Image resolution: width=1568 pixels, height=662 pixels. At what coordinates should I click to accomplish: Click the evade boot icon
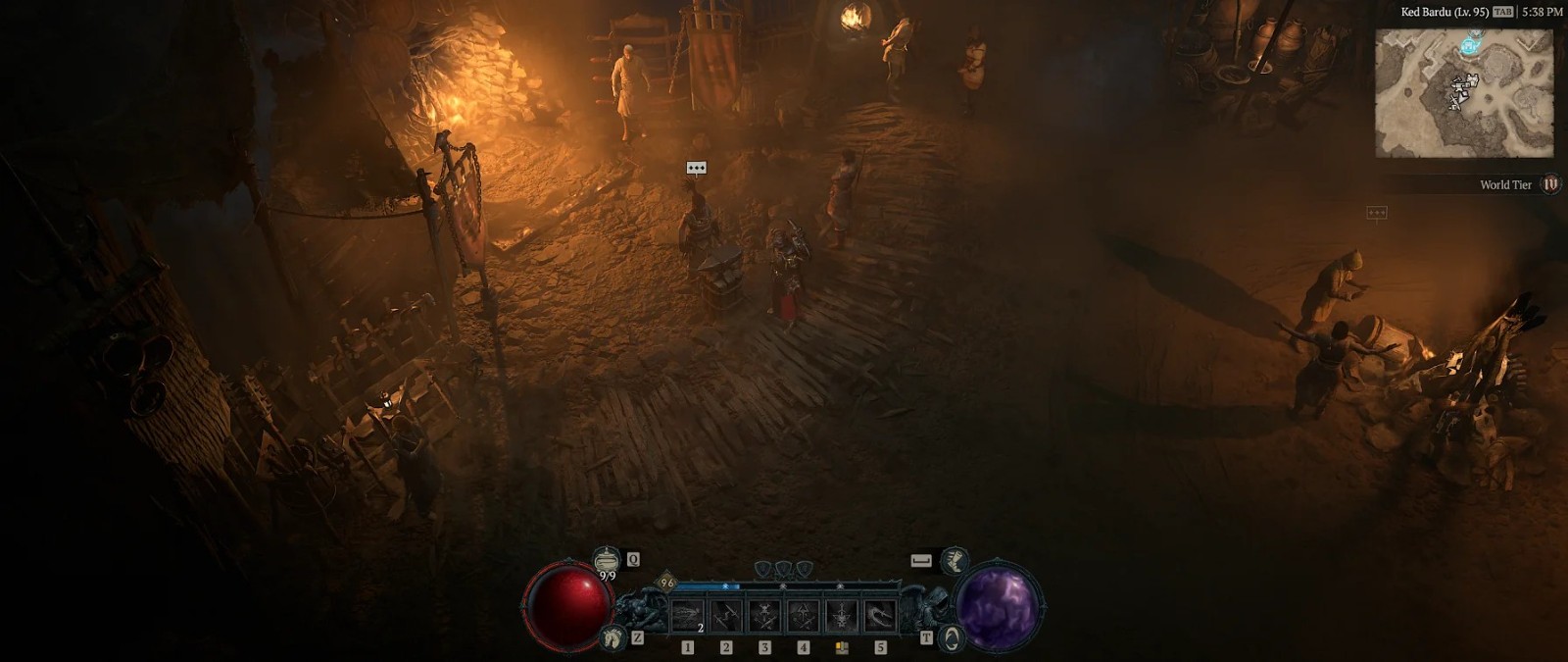coord(954,561)
